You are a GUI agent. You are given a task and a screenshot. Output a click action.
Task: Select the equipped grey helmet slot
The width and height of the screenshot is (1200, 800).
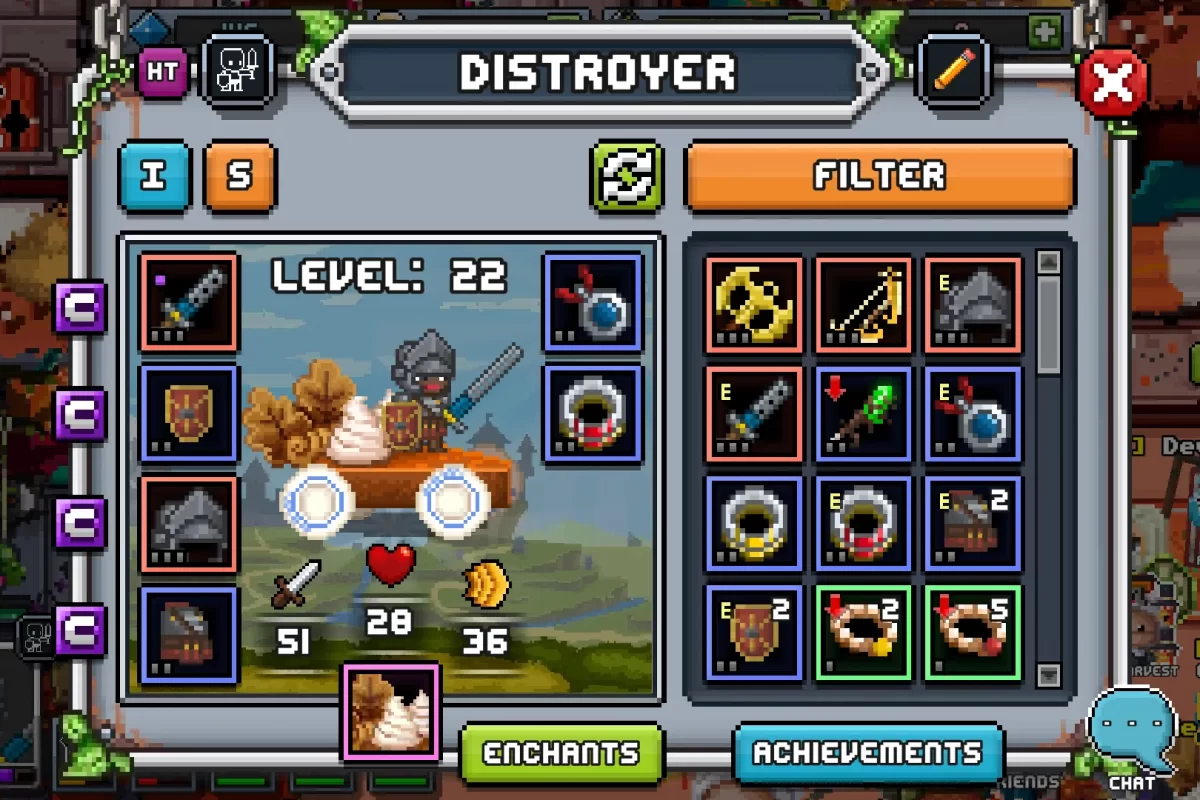[x=189, y=524]
